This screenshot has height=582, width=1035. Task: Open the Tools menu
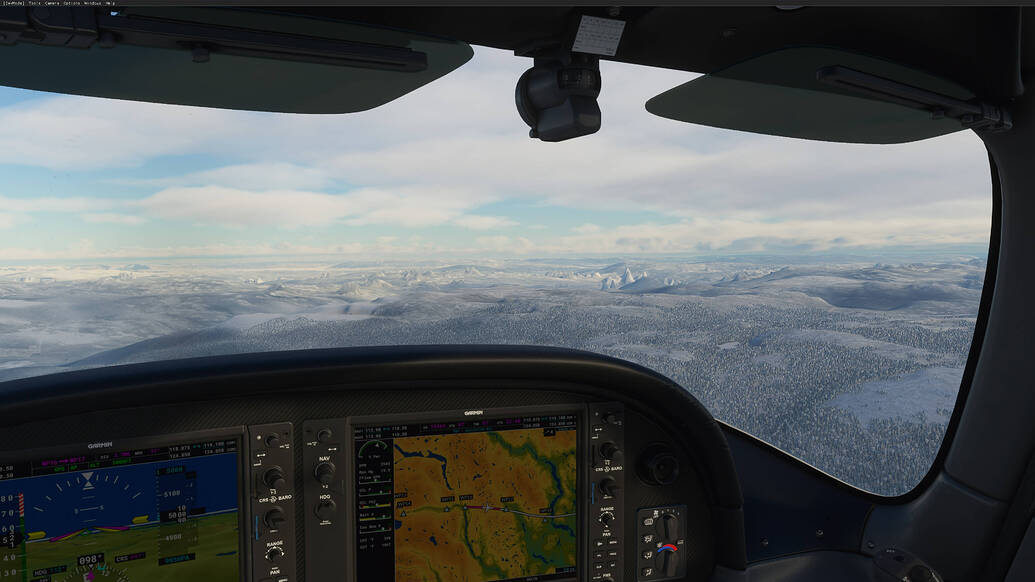[35, 3]
